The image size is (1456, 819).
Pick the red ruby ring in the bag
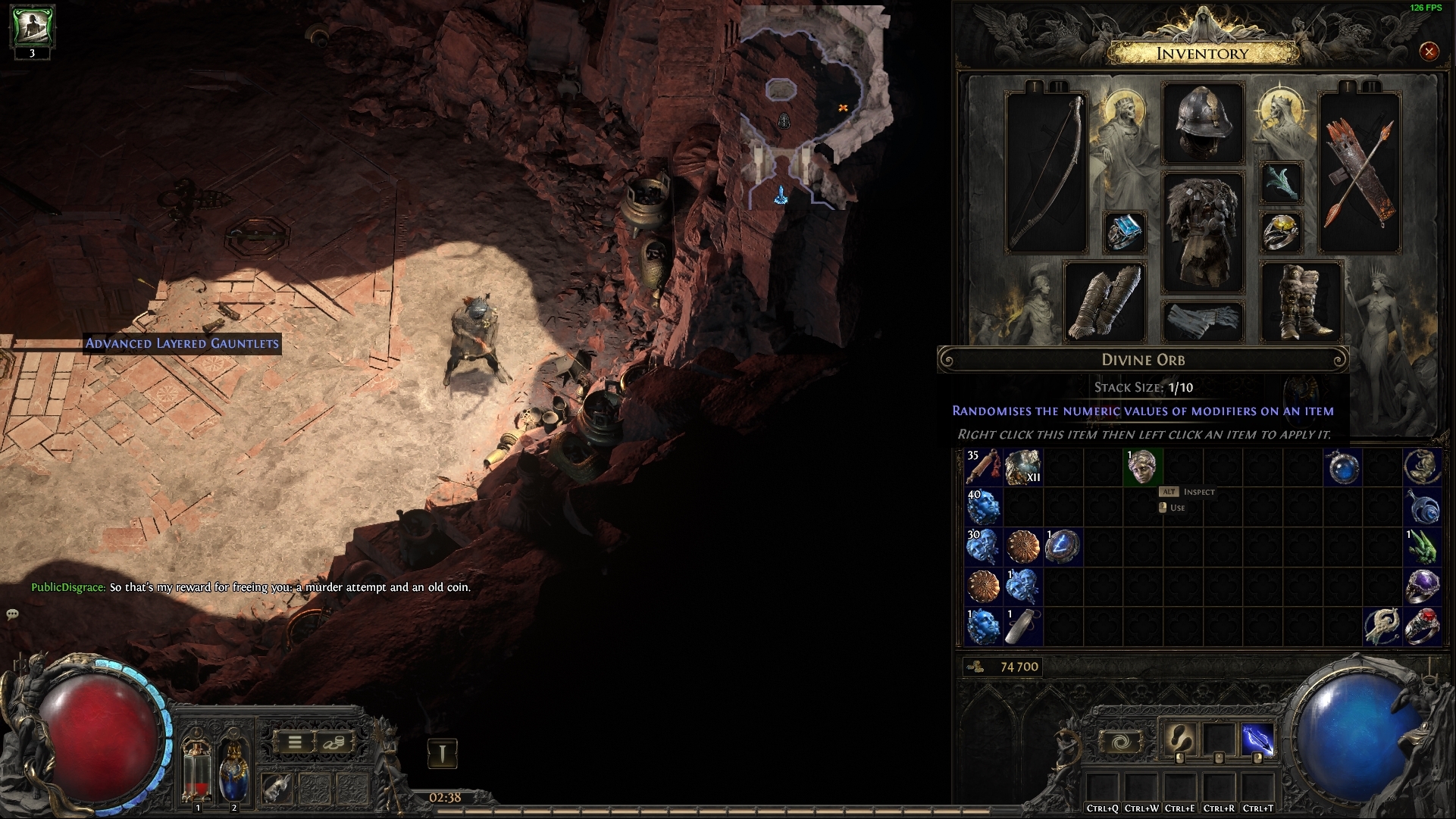1422,626
